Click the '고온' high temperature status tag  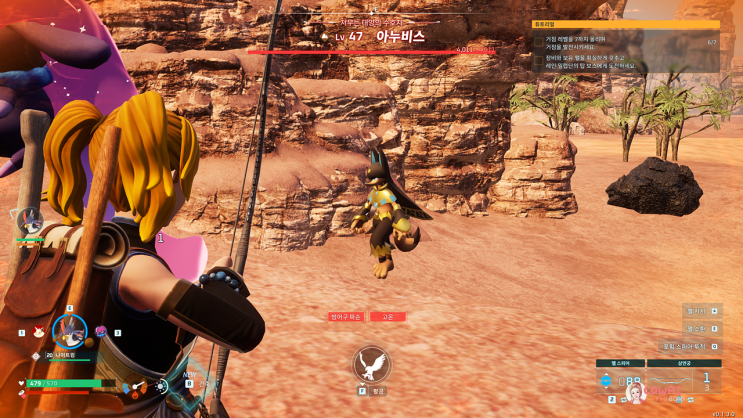(x=387, y=316)
